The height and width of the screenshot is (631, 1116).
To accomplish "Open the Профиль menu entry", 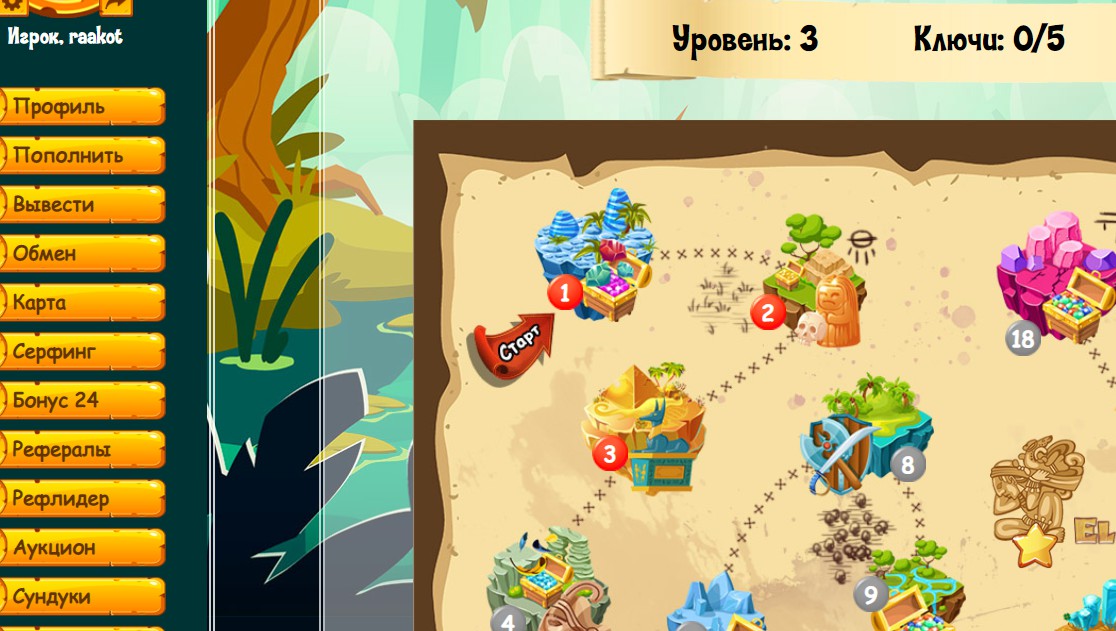I will 82,106.
